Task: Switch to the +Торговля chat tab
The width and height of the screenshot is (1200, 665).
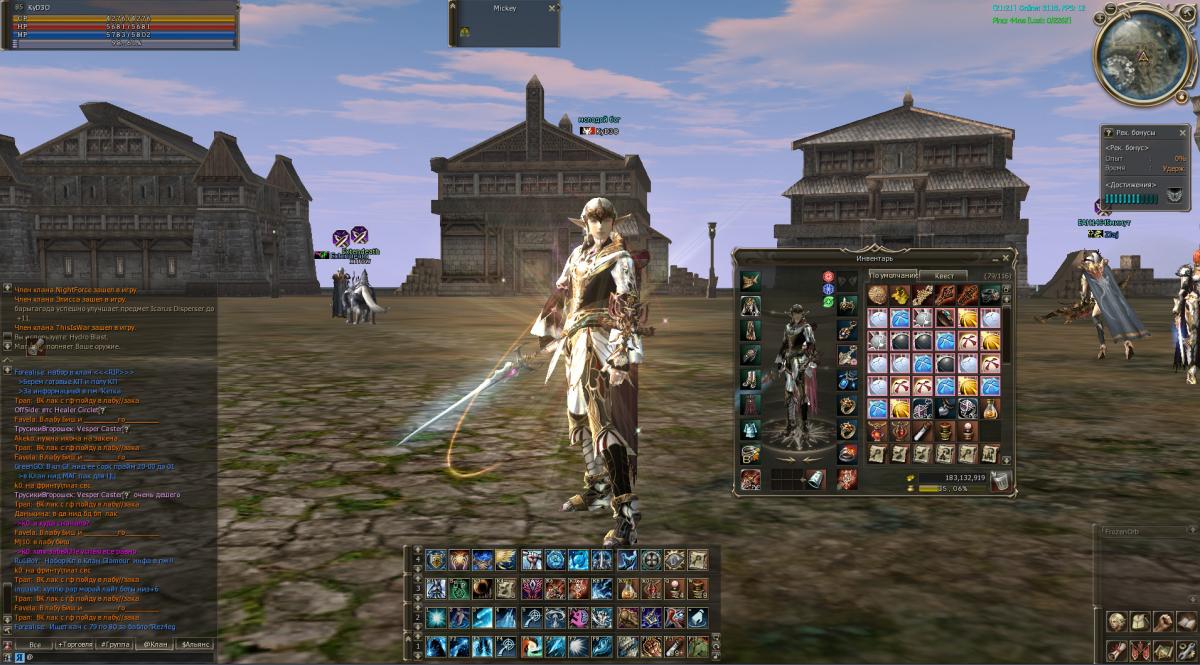Action: pos(75,645)
